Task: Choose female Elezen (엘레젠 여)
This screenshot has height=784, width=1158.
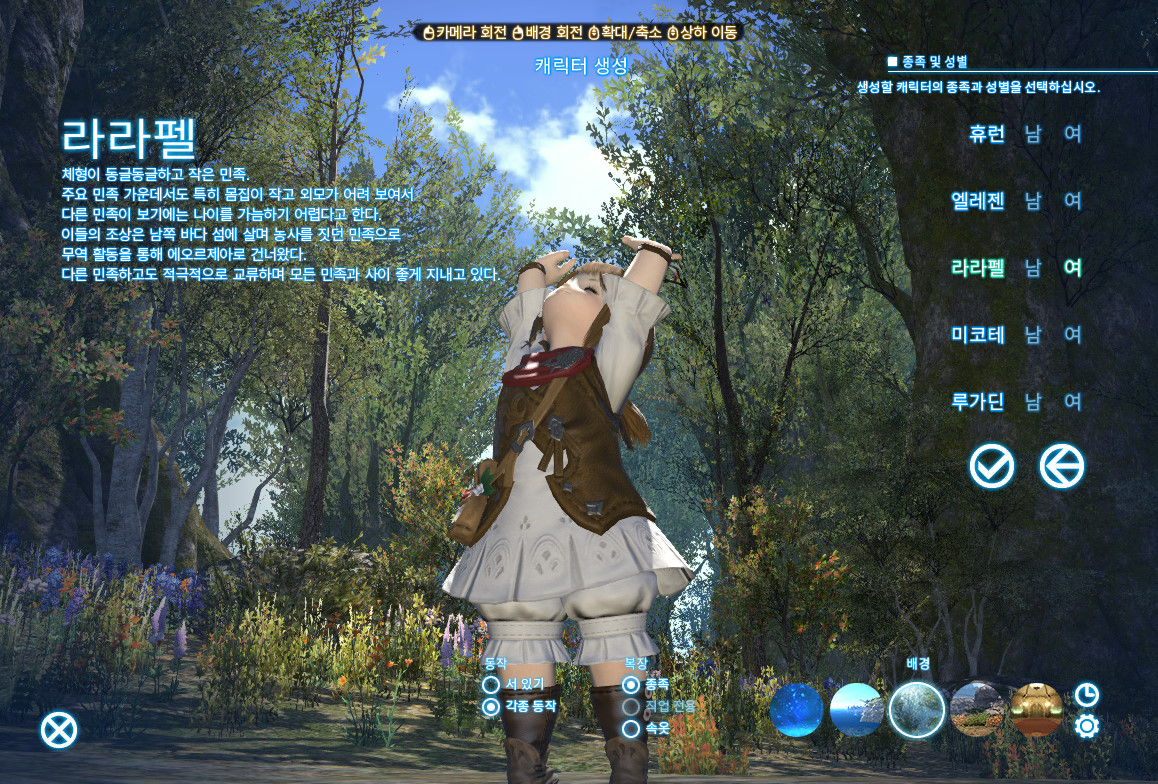Action: [x=1073, y=201]
